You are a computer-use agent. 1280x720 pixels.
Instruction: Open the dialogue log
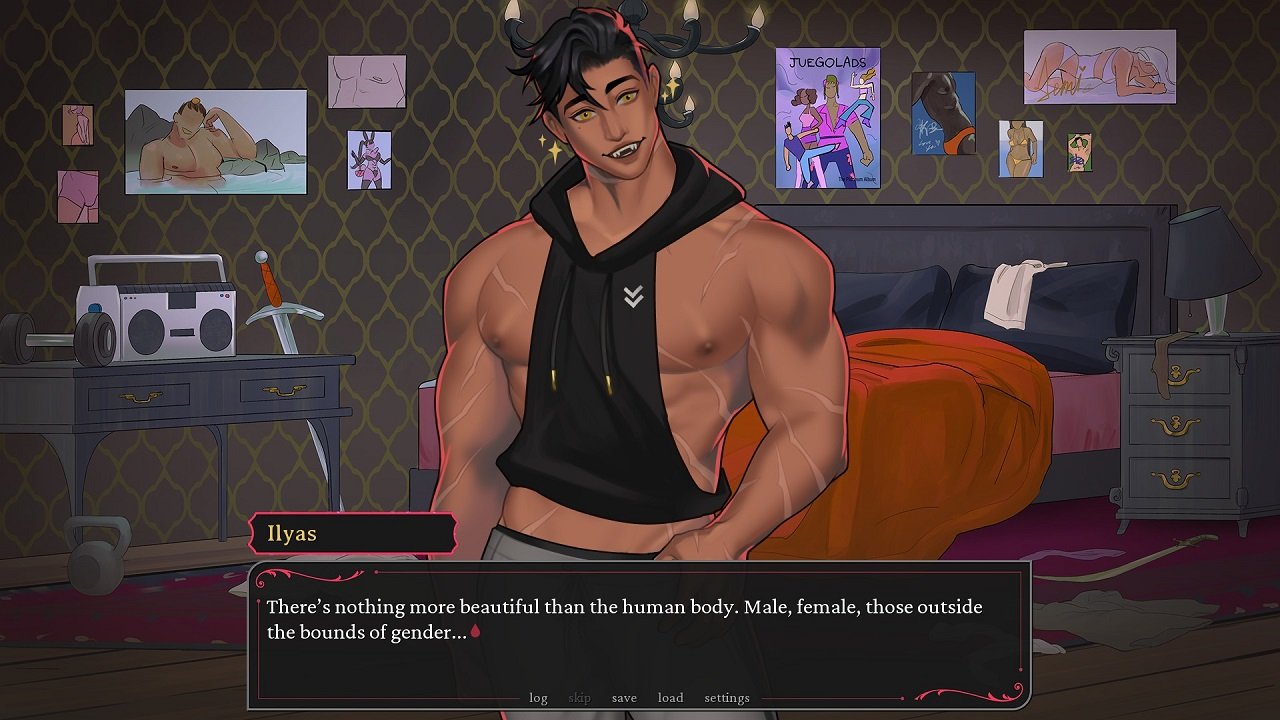pos(538,698)
